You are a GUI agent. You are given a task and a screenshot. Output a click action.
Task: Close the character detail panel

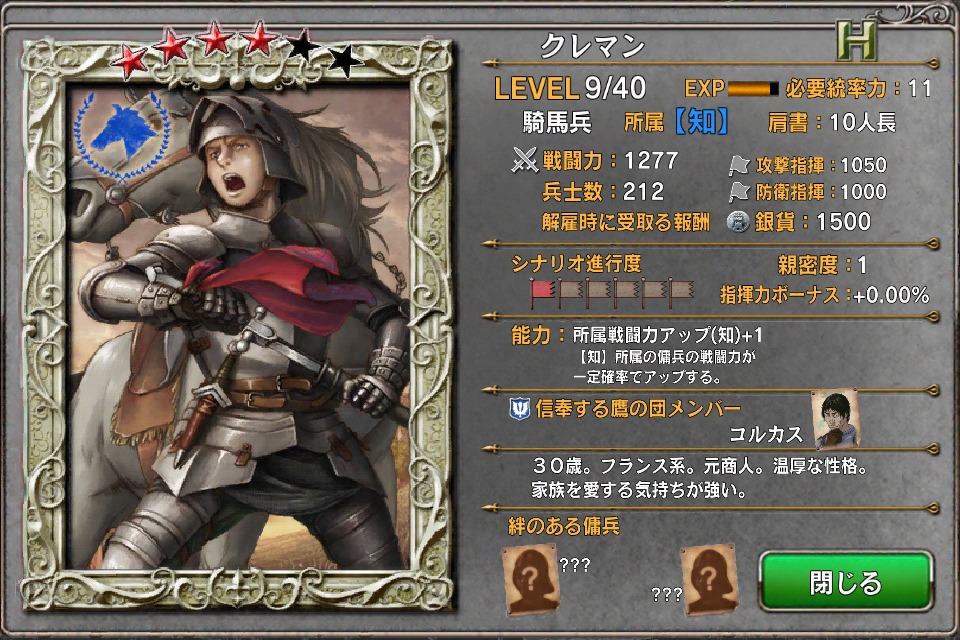tap(845, 583)
